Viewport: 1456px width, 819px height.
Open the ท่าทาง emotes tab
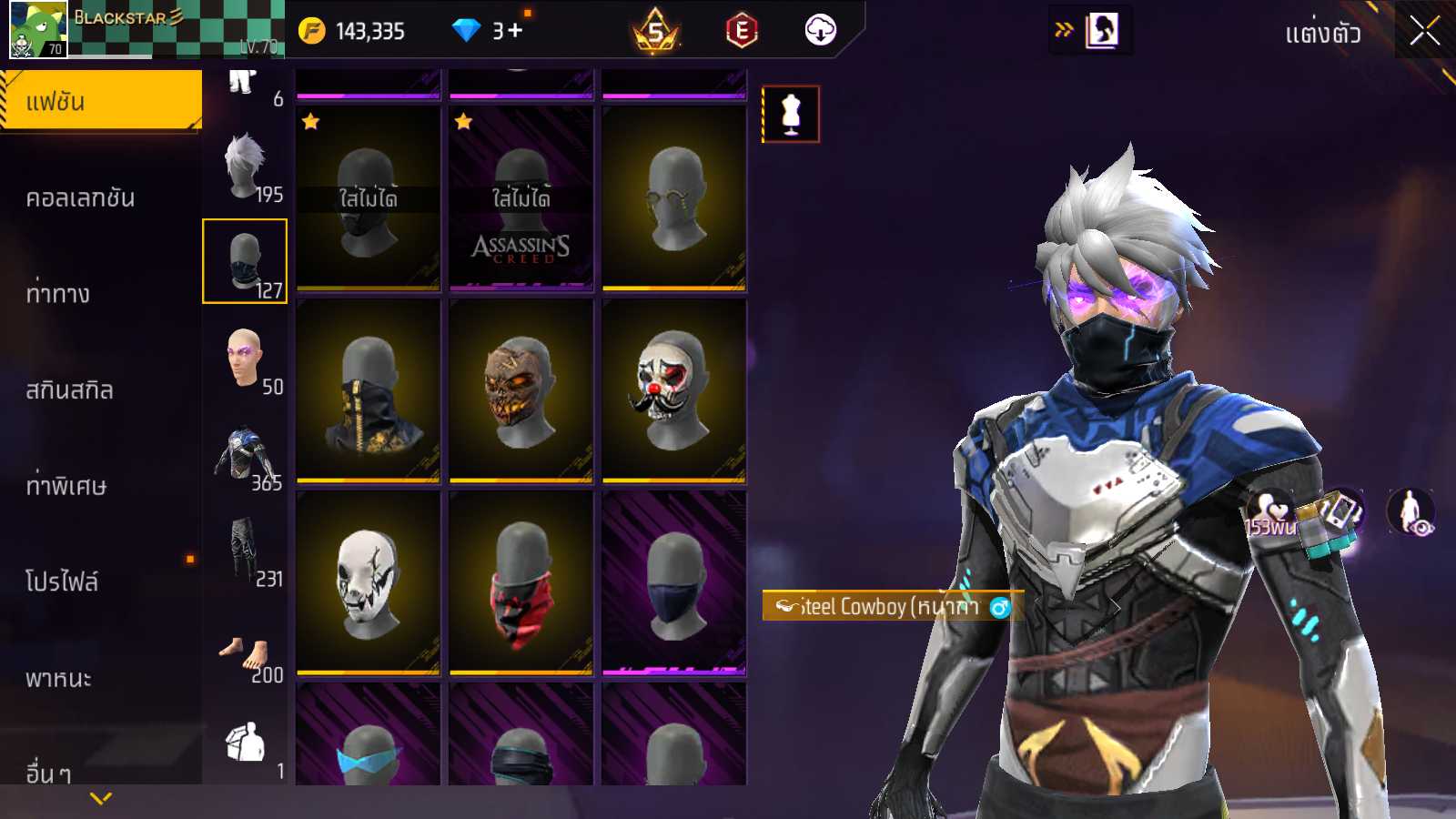pos(59,294)
